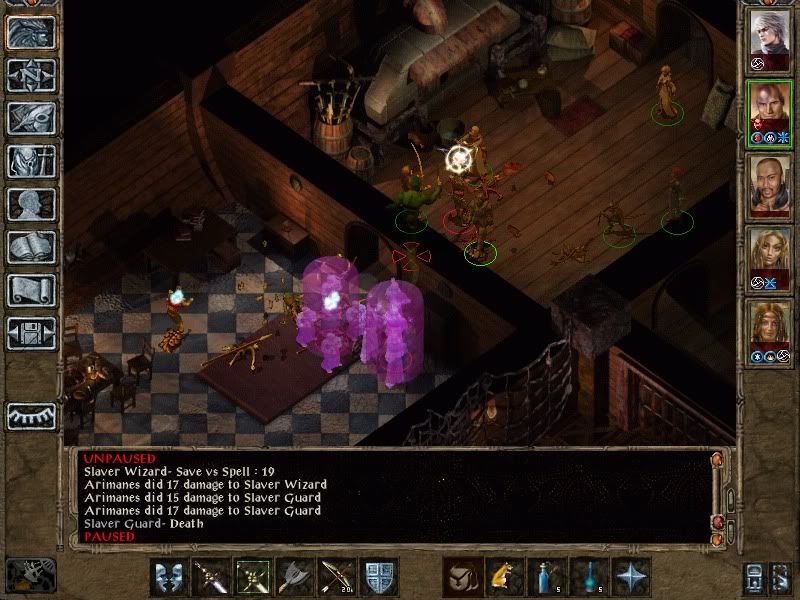This screenshot has width=800, height=600.
Task: Open the priest scroll button
Action: (31, 290)
